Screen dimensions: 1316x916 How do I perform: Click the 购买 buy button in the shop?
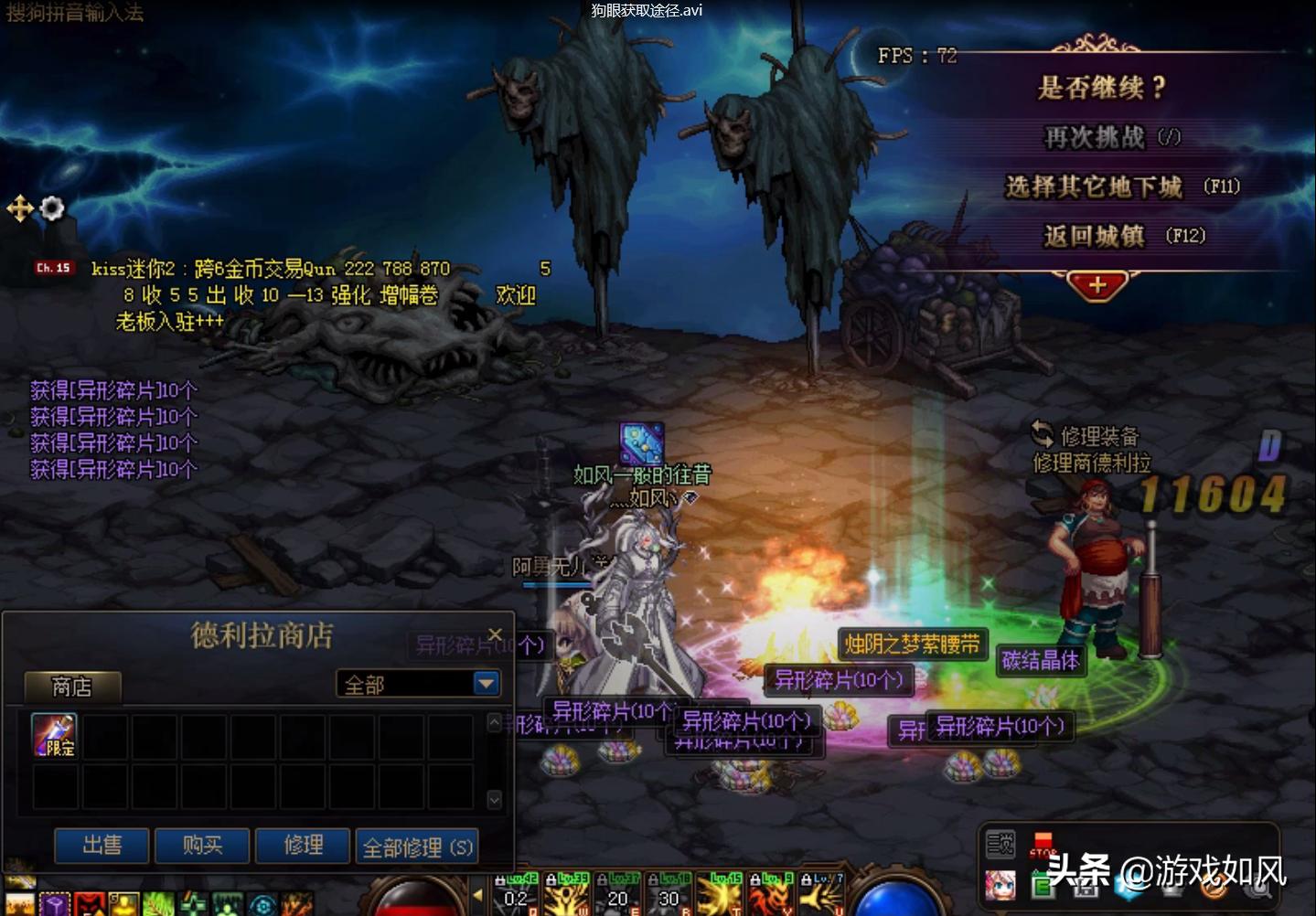click(x=201, y=846)
